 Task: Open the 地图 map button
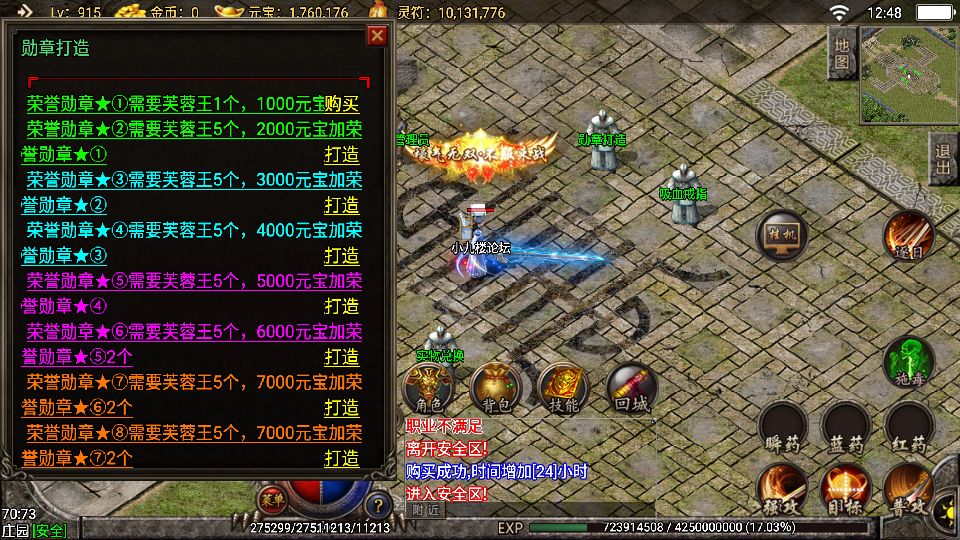(x=841, y=54)
